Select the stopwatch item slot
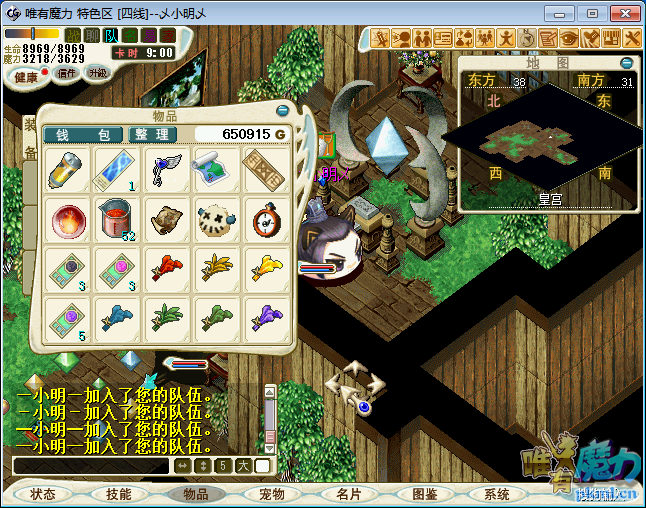Viewport: 646px width, 508px height. tap(265, 218)
